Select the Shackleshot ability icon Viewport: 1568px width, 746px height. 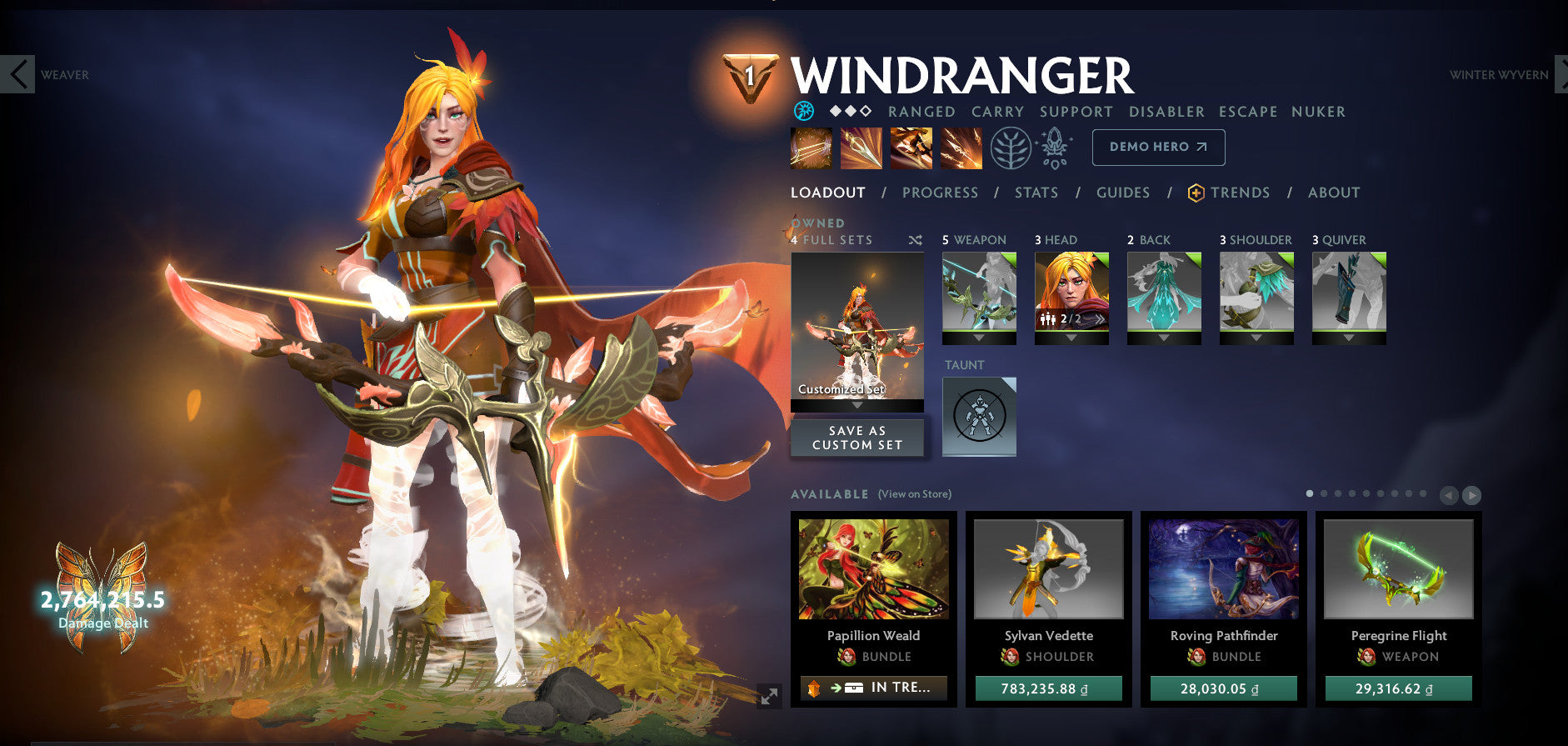click(x=811, y=148)
